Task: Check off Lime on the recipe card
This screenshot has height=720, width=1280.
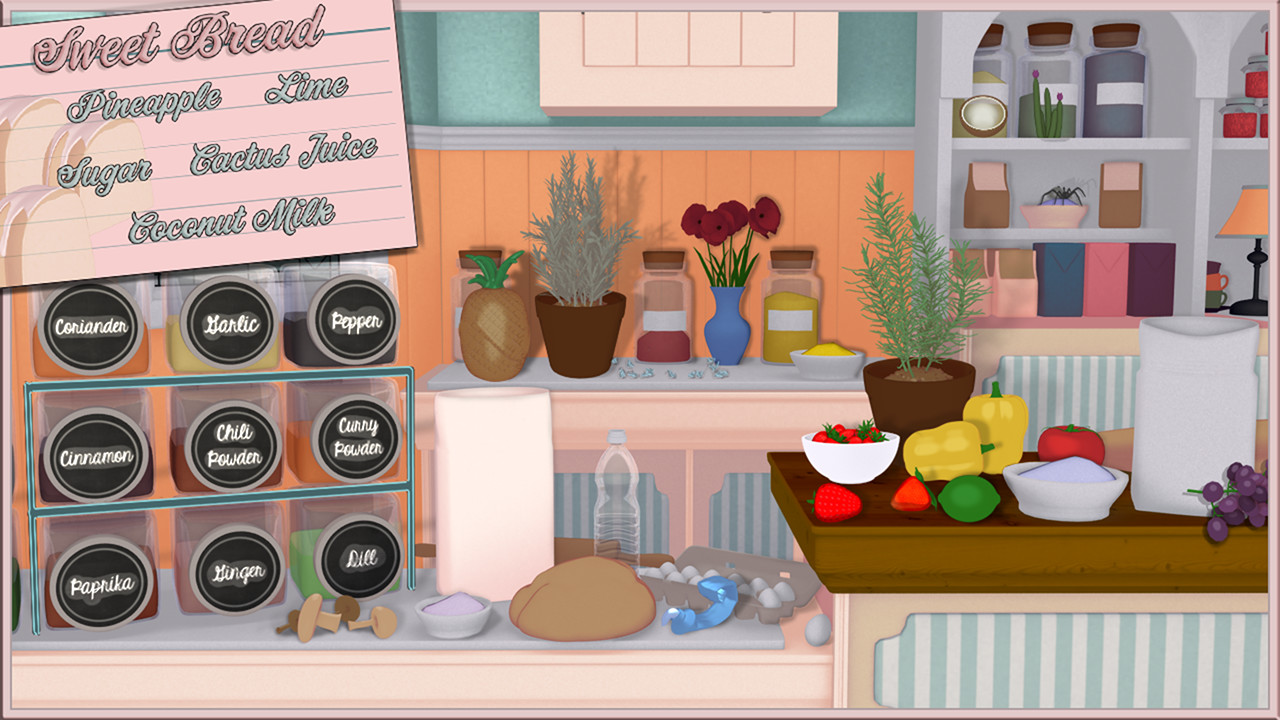Action: point(305,89)
